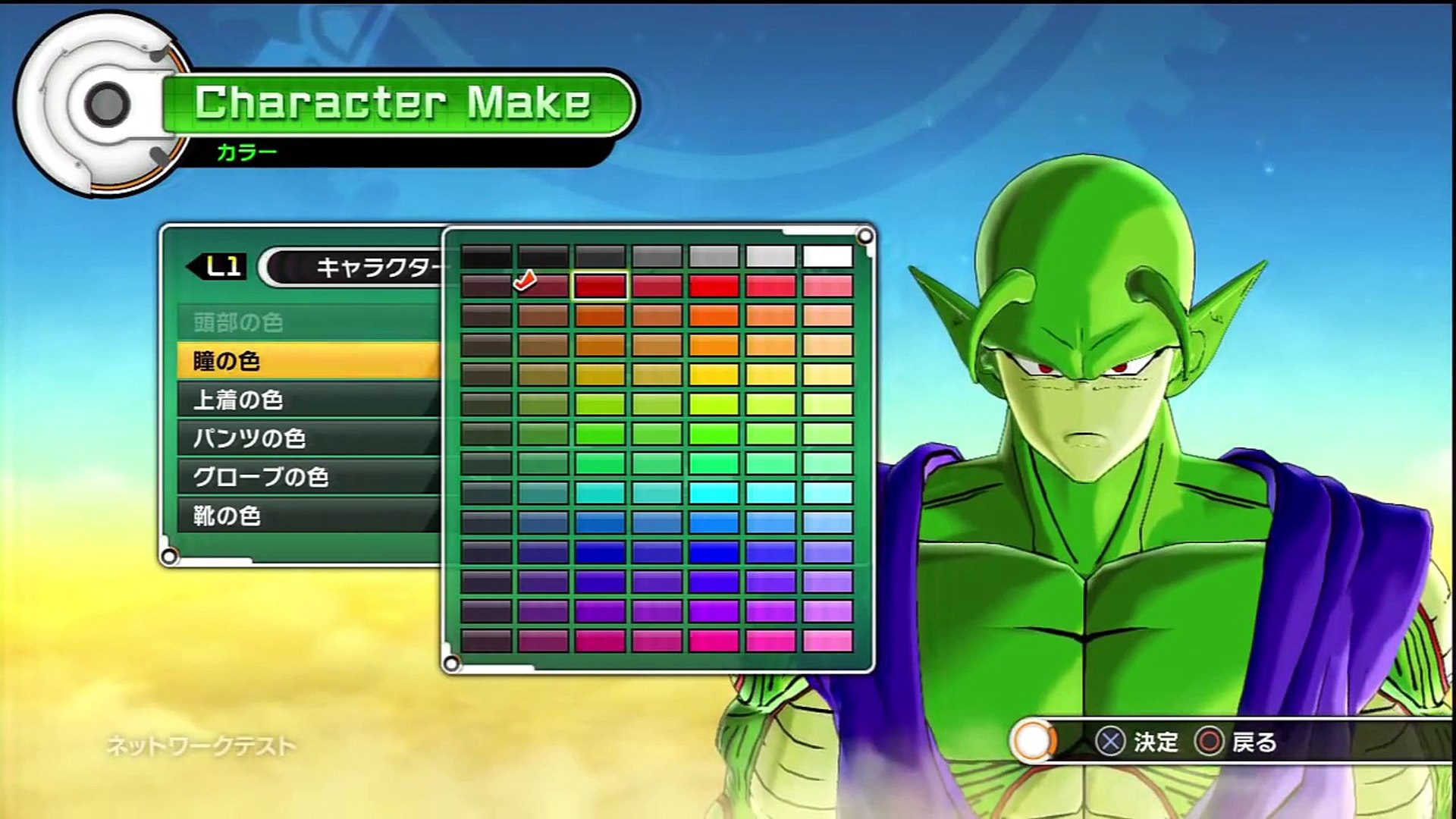This screenshot has width=1456, height=819.
Task: Select the 瞳の色 eye color option
Action: 307,361
